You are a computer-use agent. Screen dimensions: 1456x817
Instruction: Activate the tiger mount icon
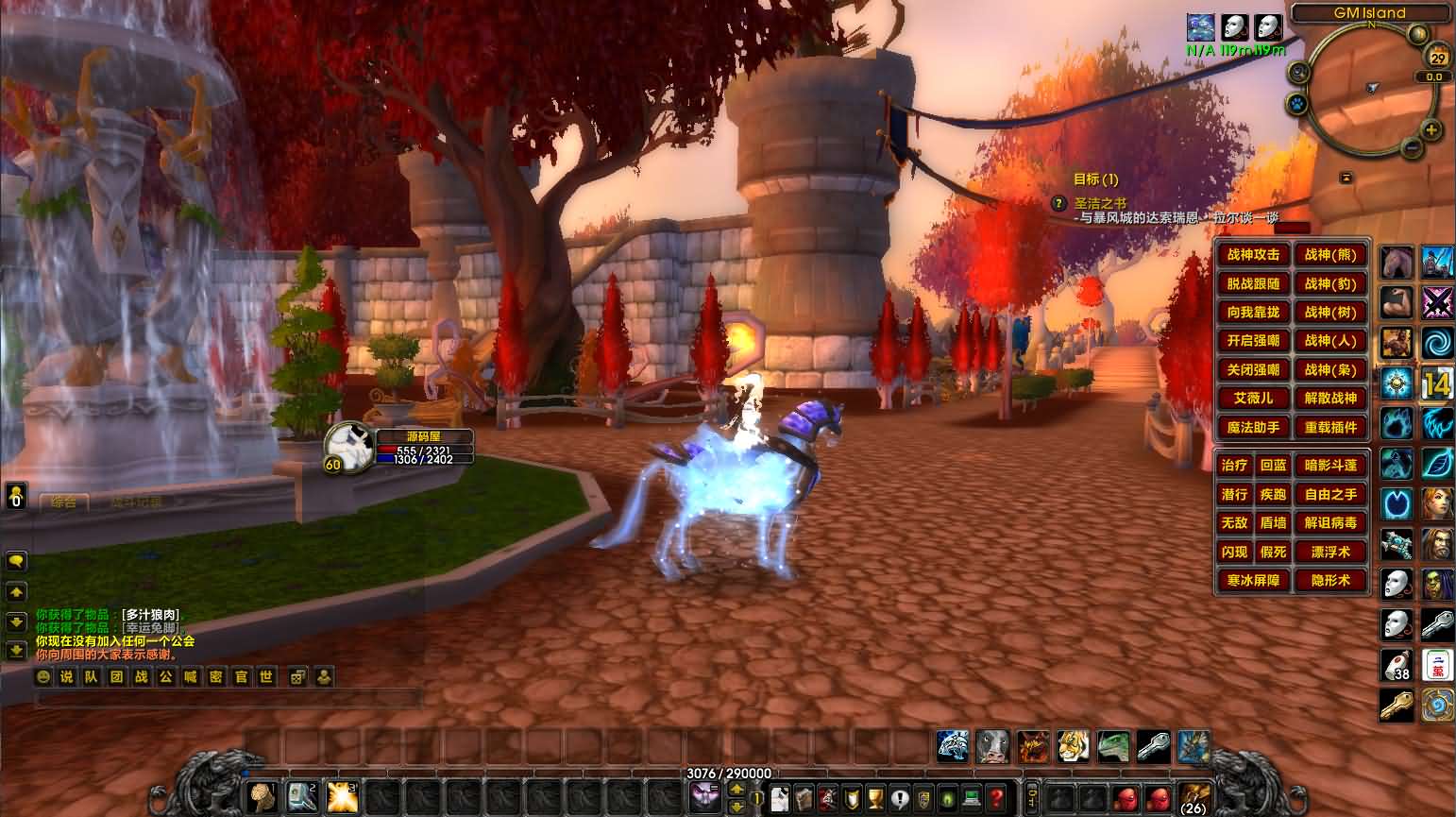1073,746
